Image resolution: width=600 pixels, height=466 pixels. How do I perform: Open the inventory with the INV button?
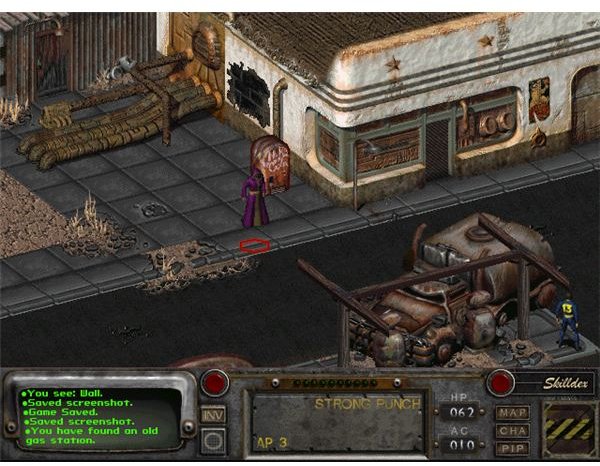[213, 414]
